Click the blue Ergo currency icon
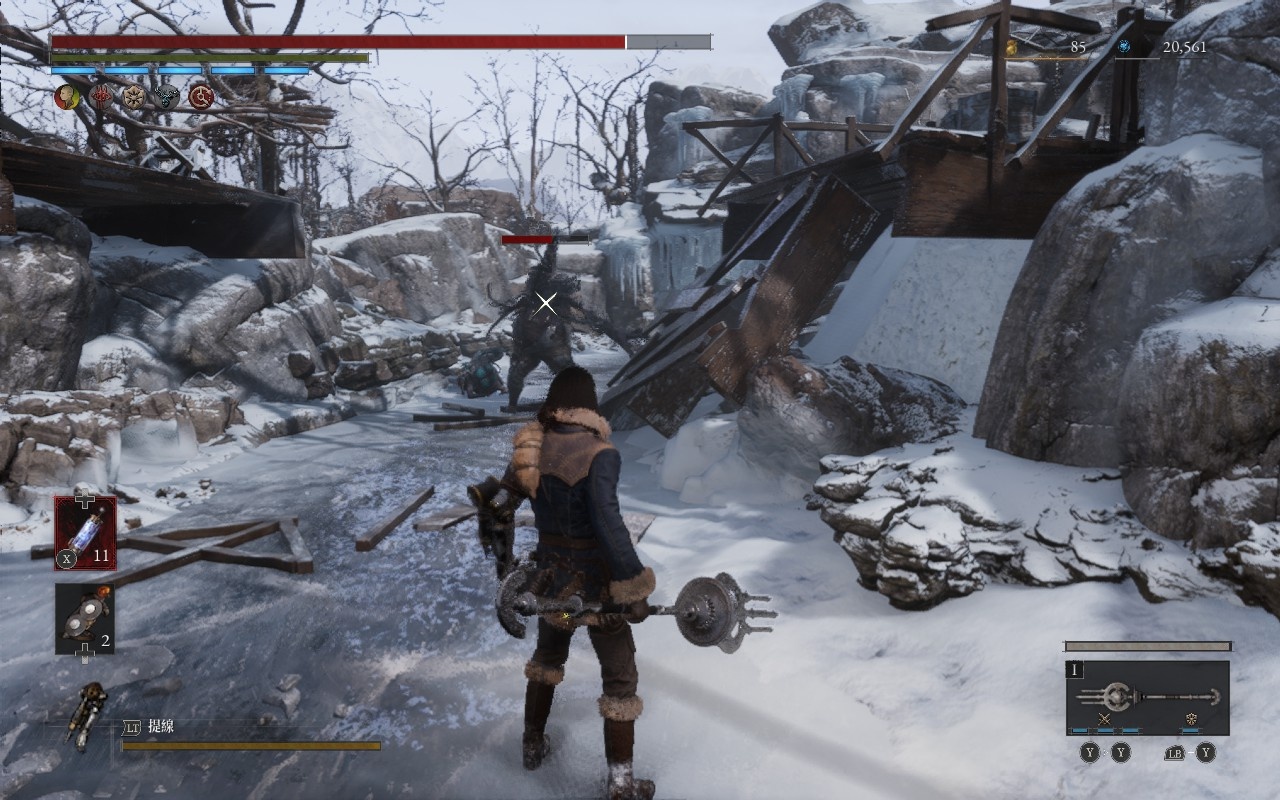The height and width of the screenshot is (800, 1280). click(x=1124, y=46)
